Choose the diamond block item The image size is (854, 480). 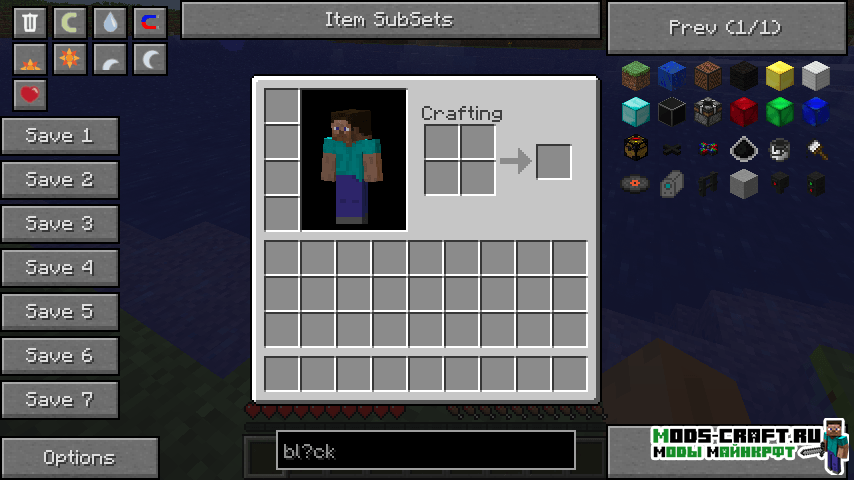click(636, 111)
